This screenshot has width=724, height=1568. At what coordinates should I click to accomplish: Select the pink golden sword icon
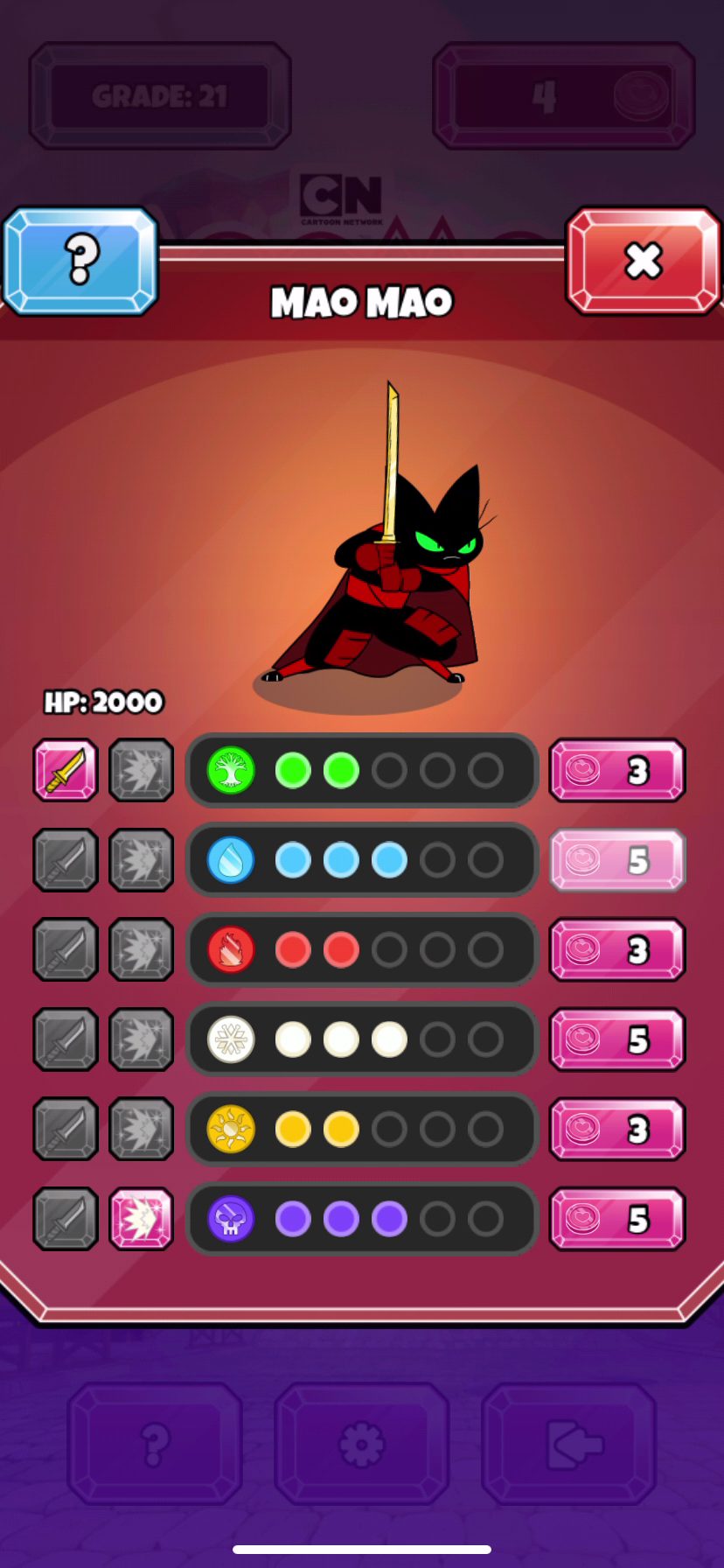click(66, 771)
